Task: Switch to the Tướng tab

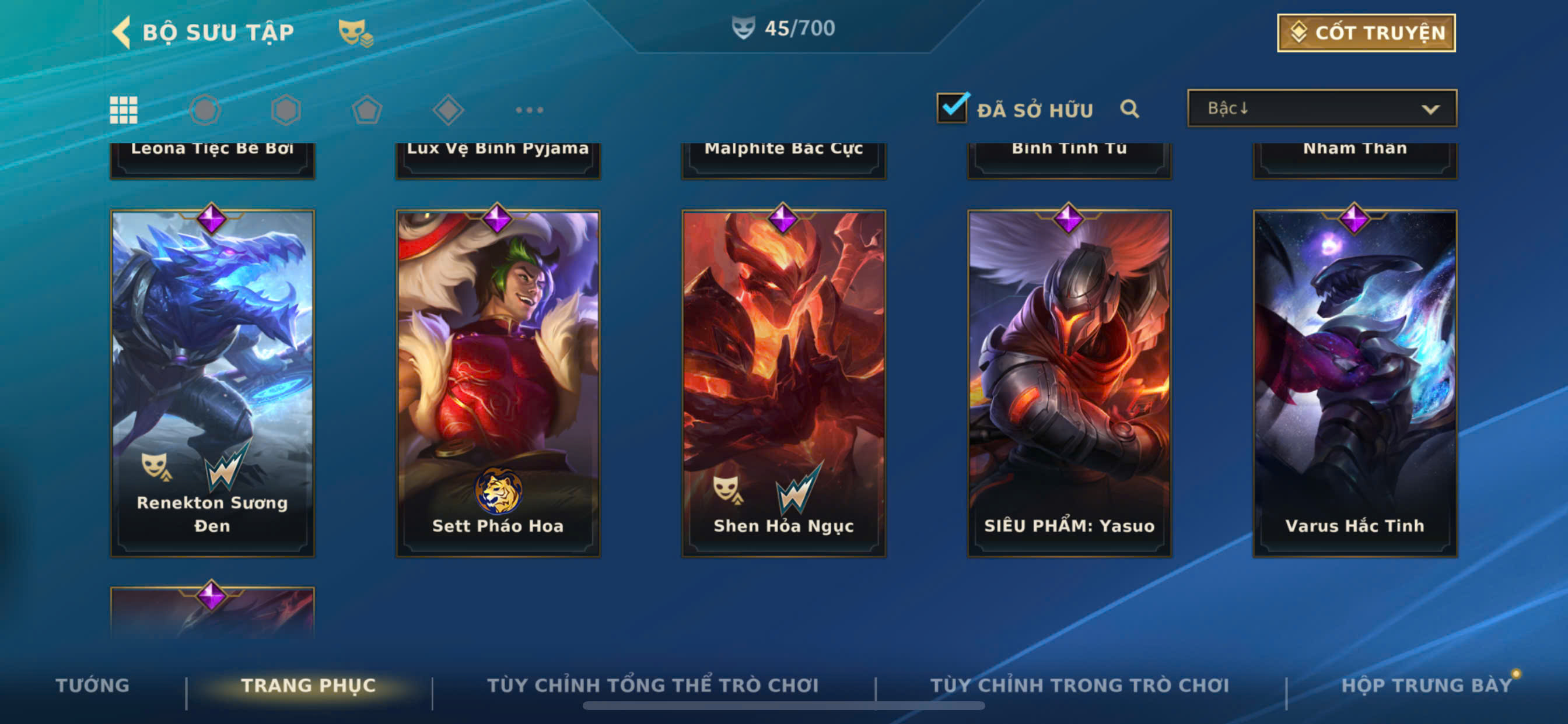Action: (x=93, y=685)
